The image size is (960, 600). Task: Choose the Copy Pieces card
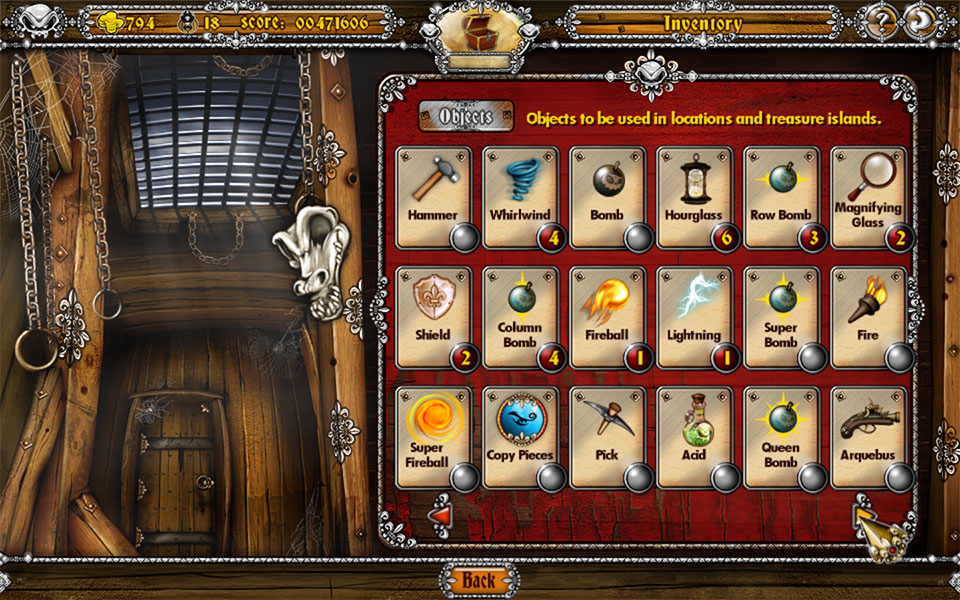point(520,437)
